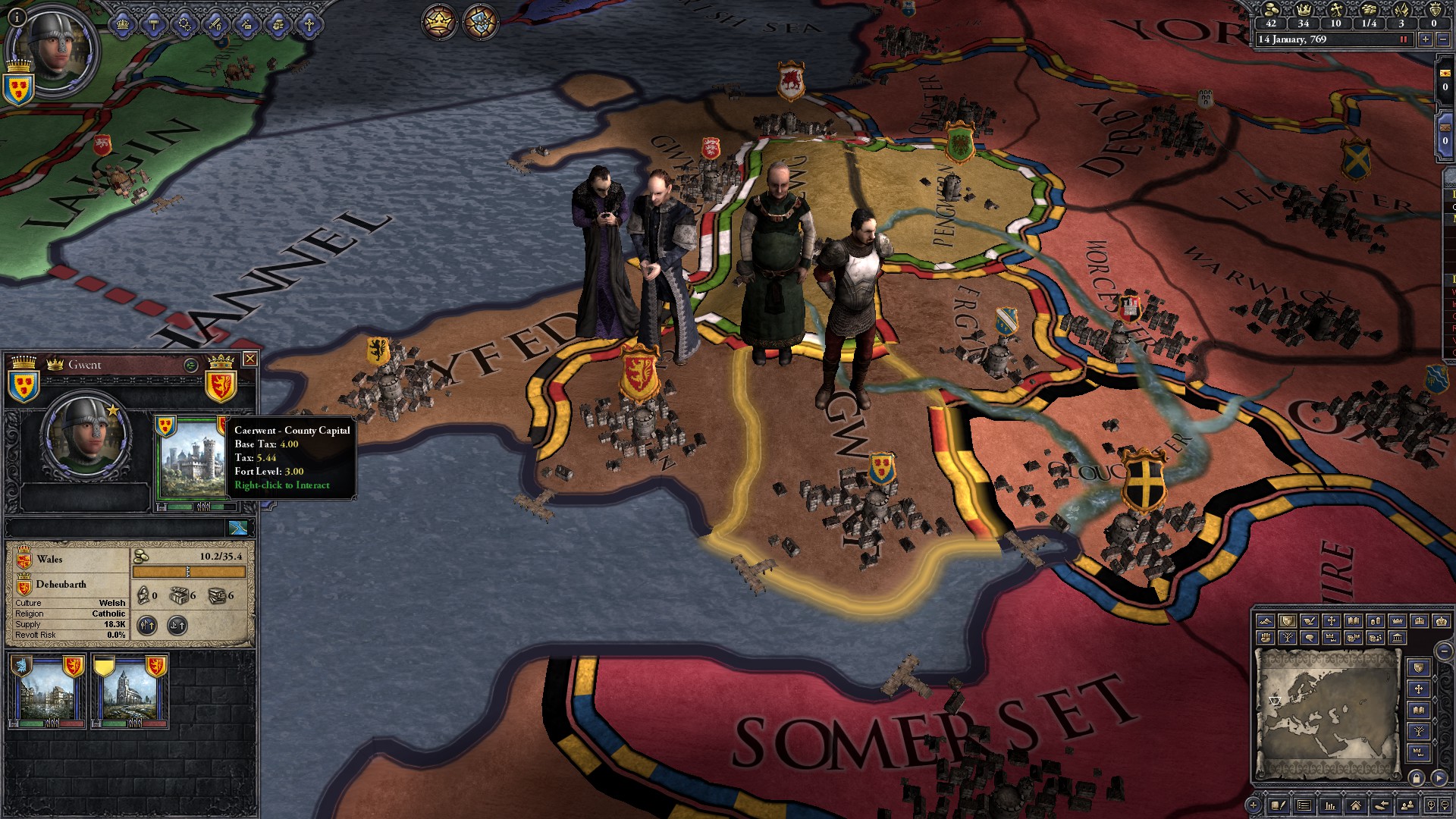Open the Deheubarth duchy title
The width and height of the screenshot is (1456, 819).
tap(61, 585)
